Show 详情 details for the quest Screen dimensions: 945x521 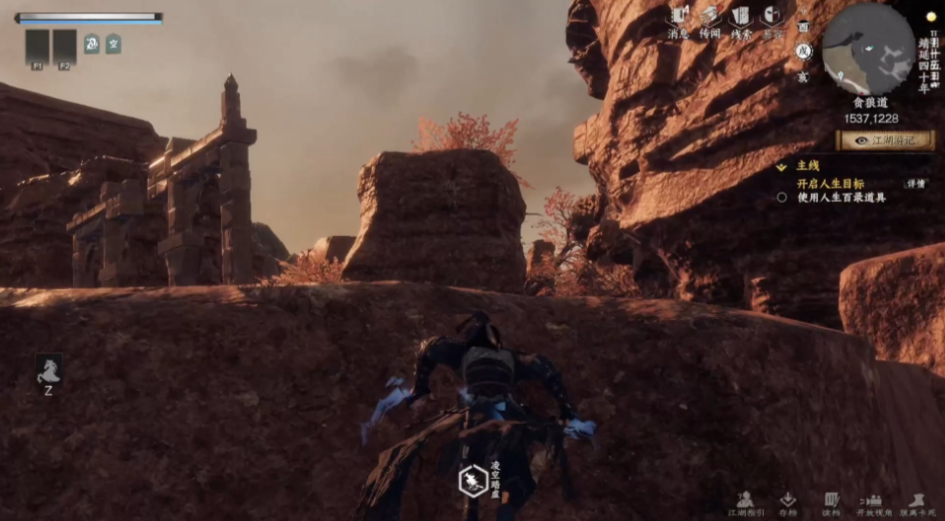pos(915,184)
